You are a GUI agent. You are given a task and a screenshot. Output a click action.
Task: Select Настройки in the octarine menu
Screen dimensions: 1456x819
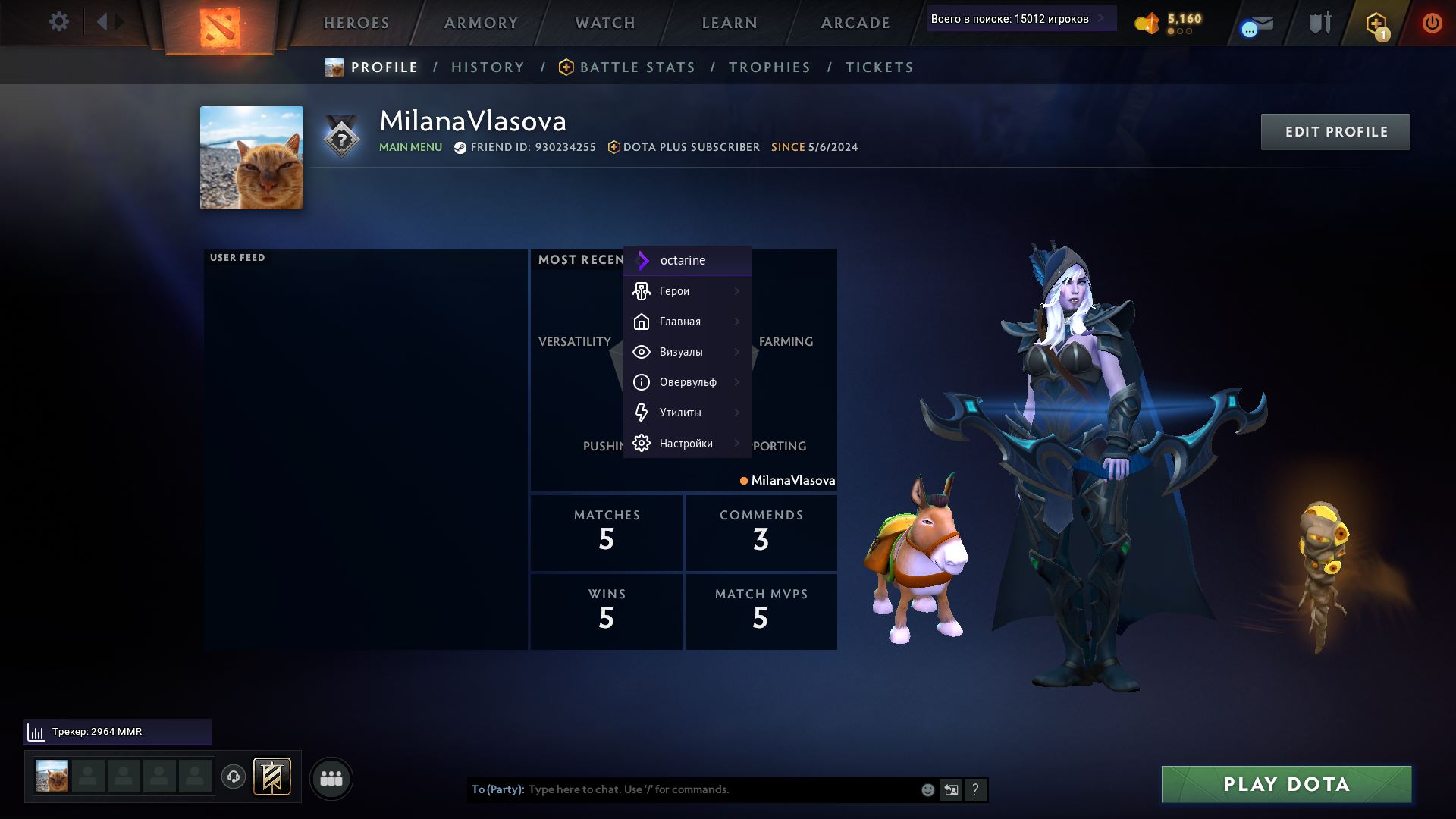click(687, 444)
